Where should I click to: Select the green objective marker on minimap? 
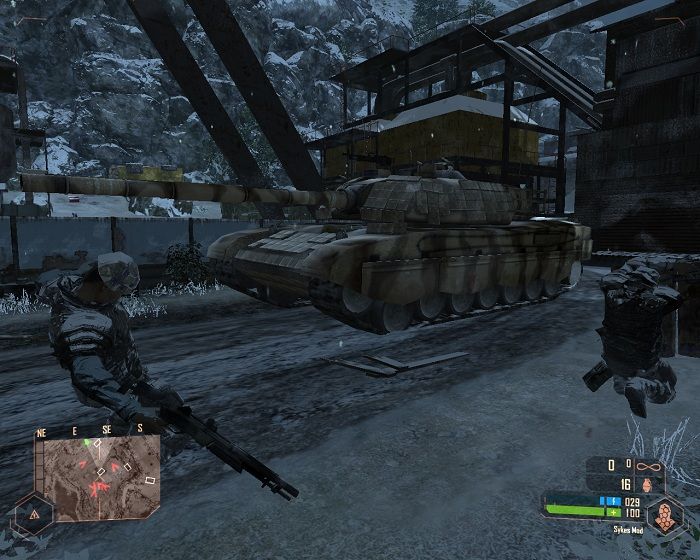pyautogui.click(x=87, y=441)
